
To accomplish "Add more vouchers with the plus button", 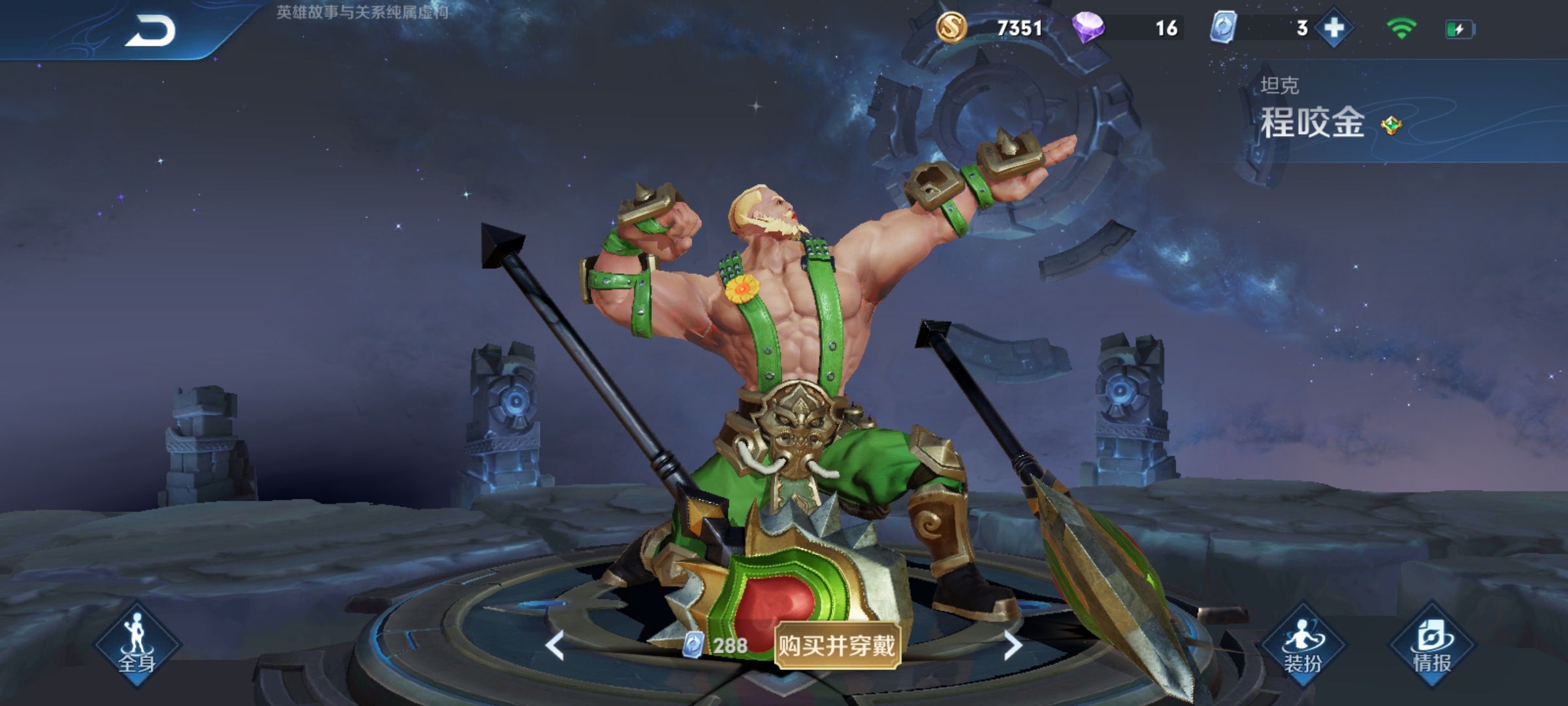I will pos(1333,28).
